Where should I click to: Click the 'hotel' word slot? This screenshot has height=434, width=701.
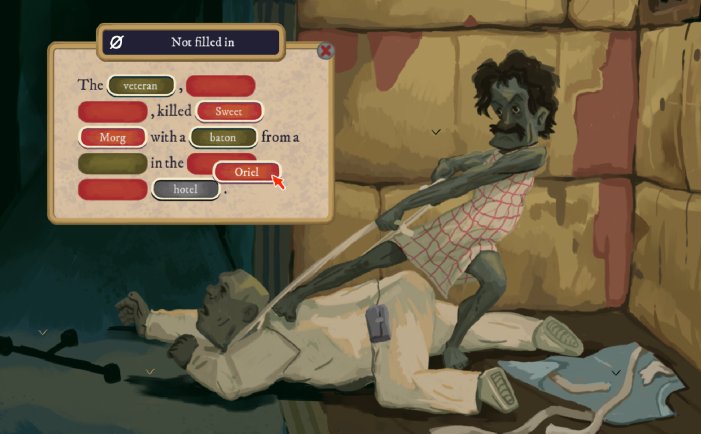pos(186,189)
